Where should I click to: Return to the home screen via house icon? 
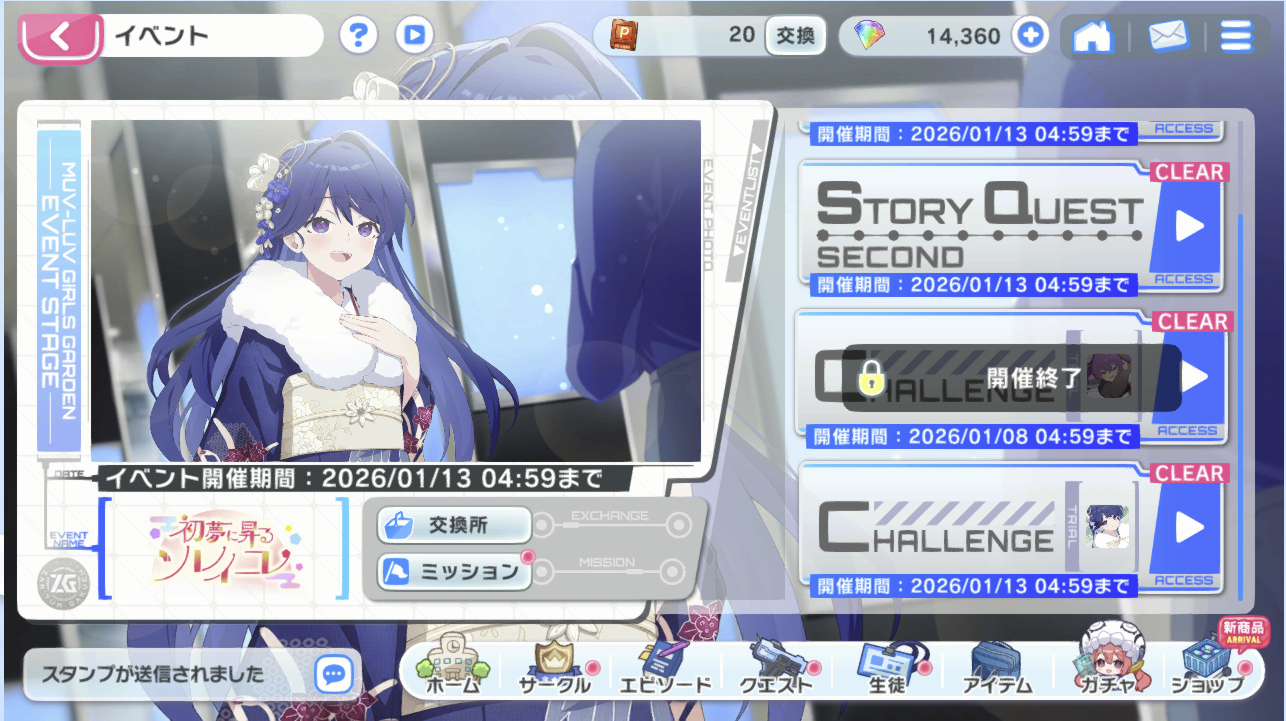coord(1092,37)
